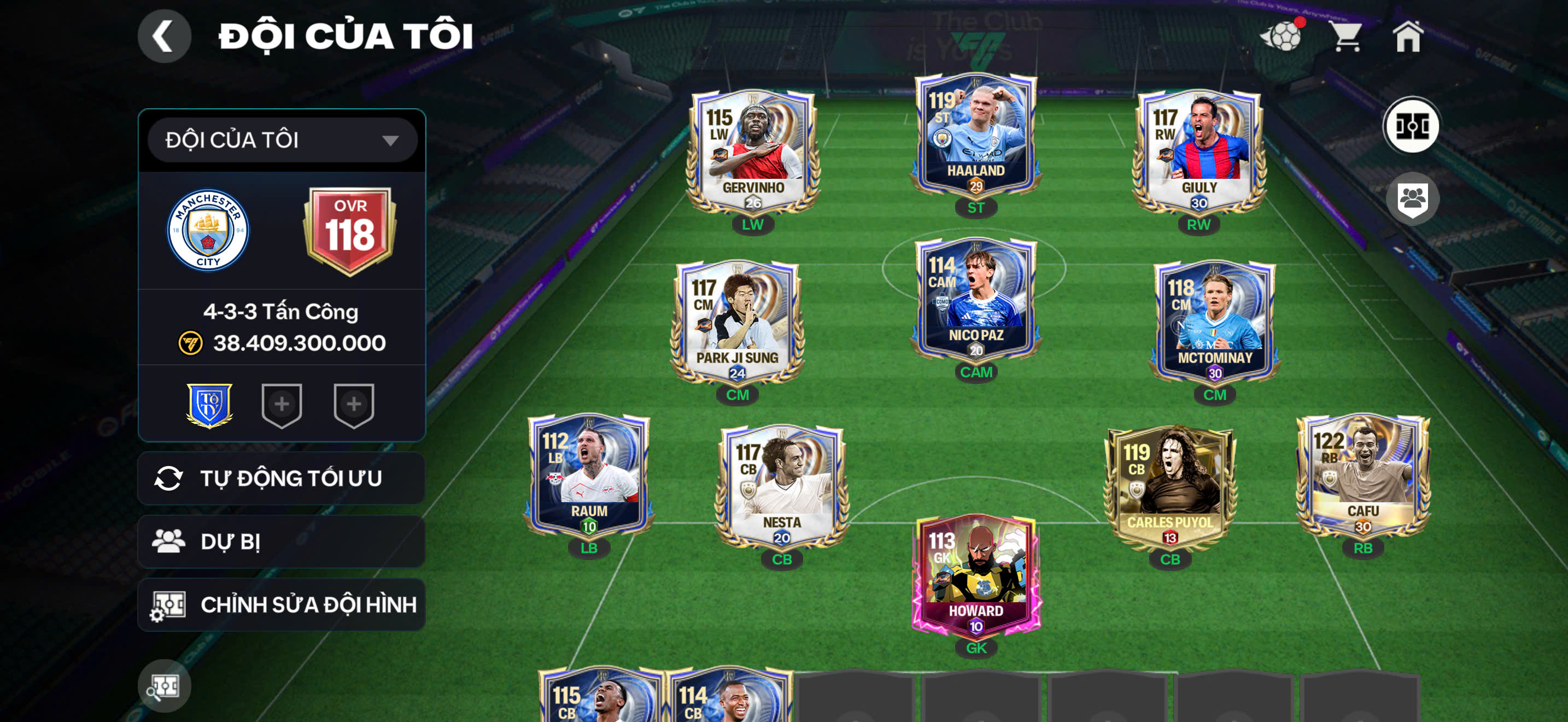Choose Gervinho's LW player card
The image size is (1568, 722).
coord(753,151)
